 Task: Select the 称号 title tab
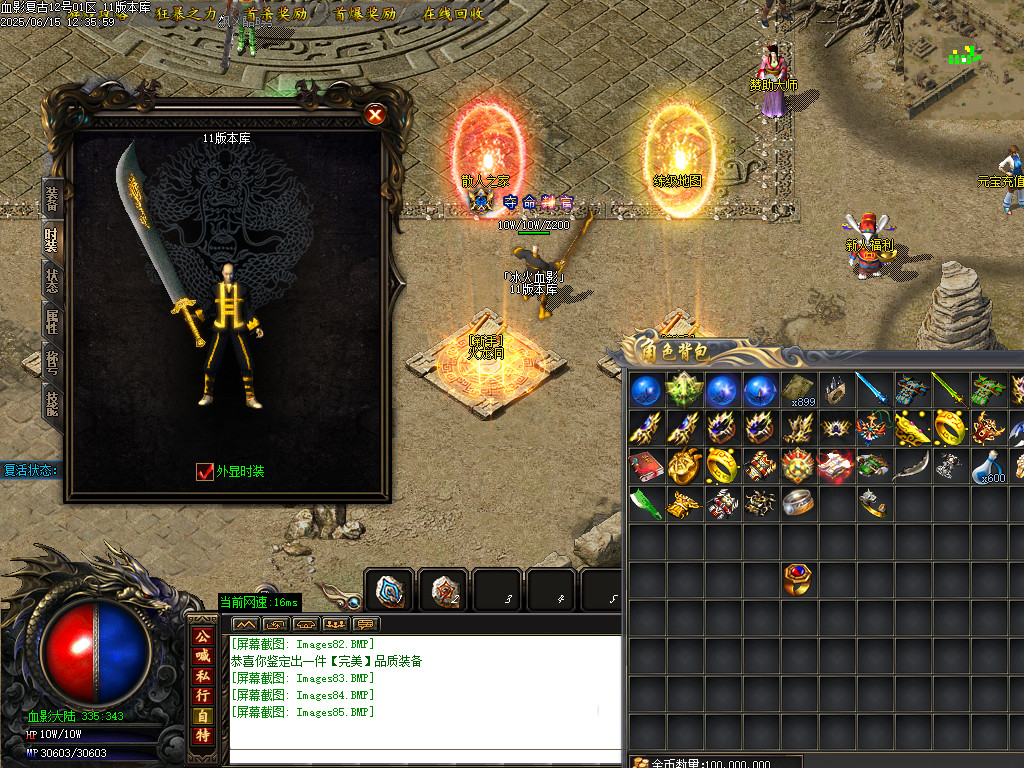tap(52, 360)
